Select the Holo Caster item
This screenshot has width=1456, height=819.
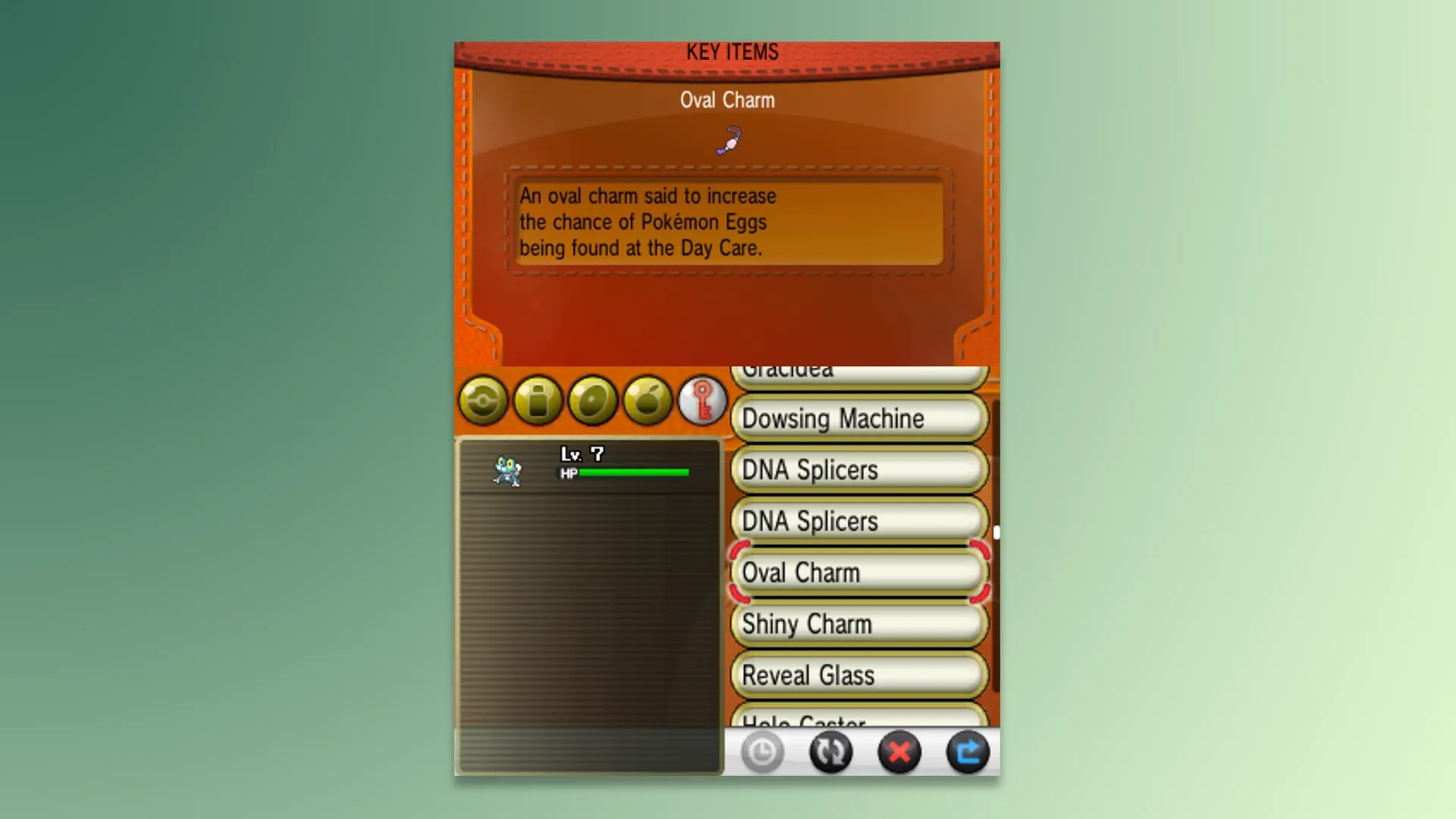coord(857,722)
